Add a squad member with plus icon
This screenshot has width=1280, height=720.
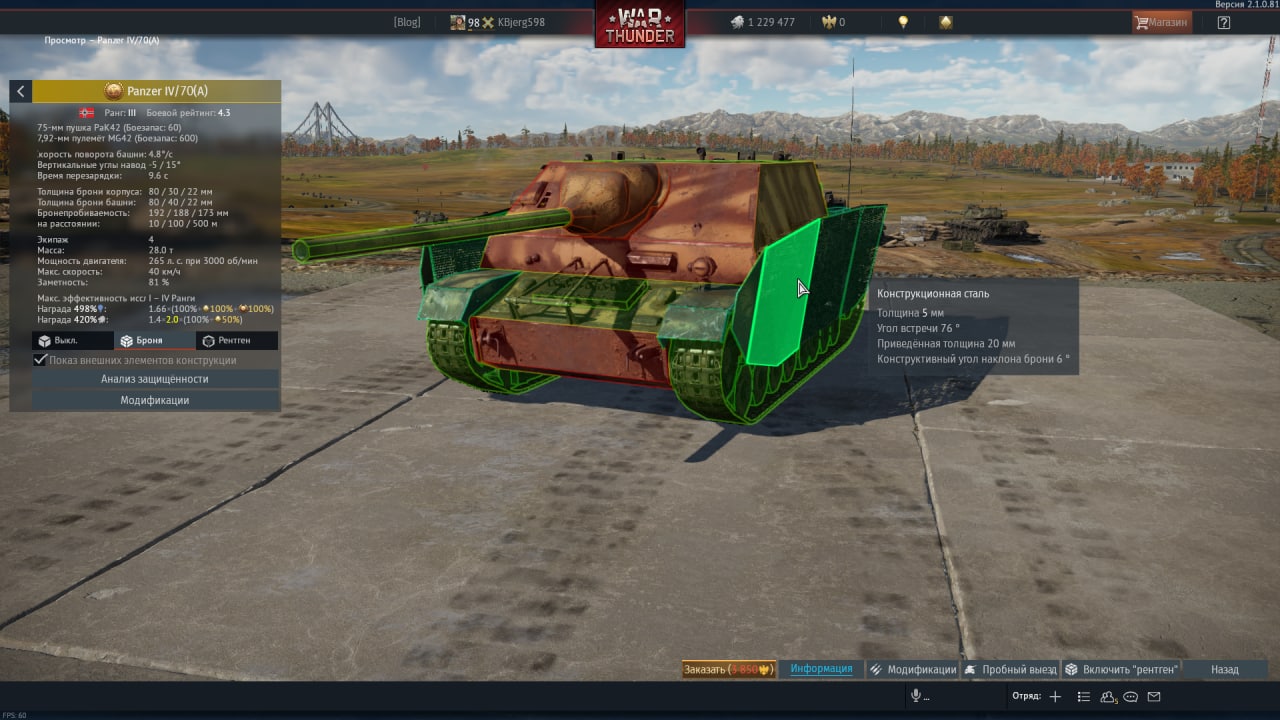1055,696
